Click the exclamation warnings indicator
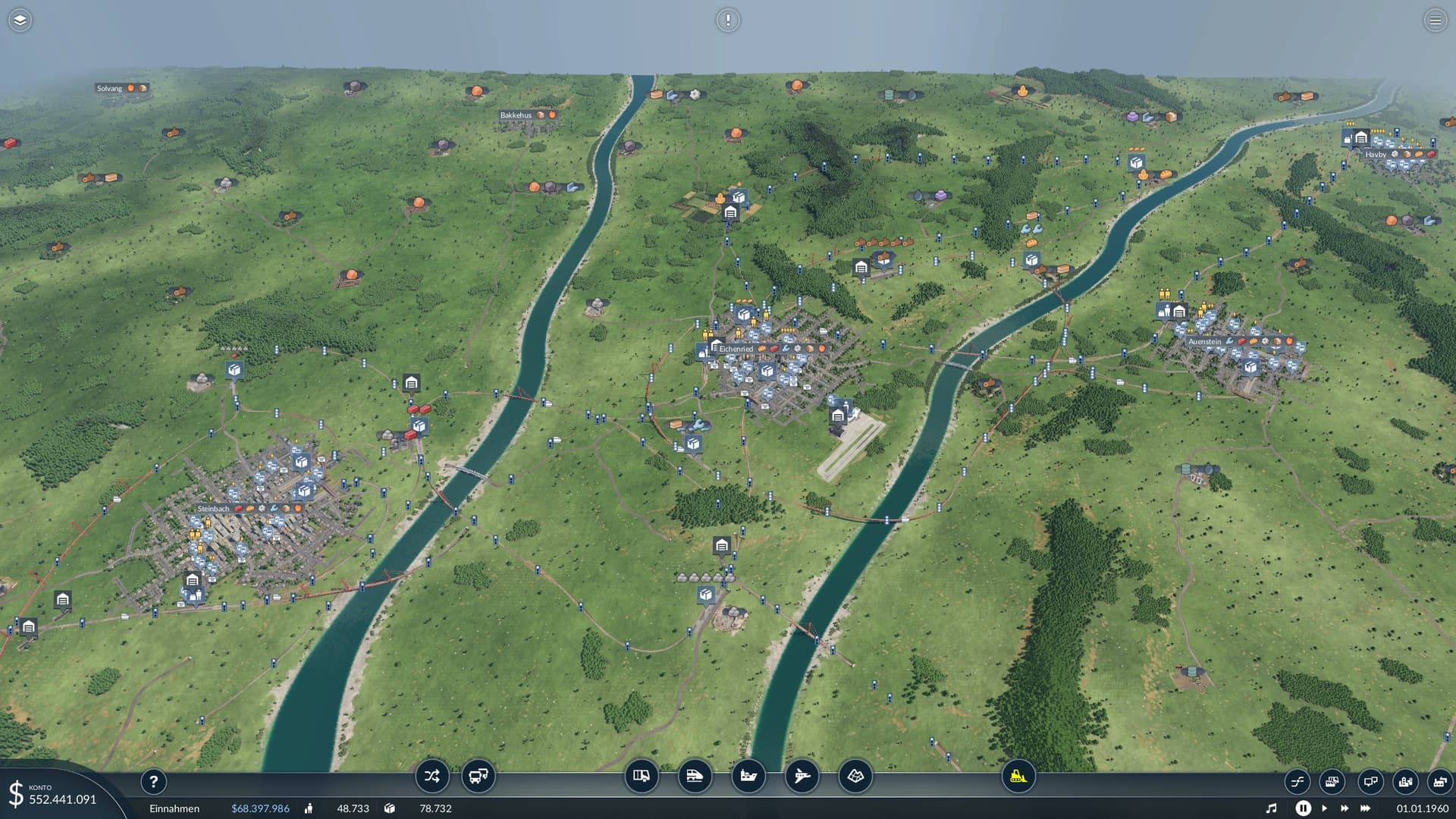Image resolution: width=1456 pixels, height=819 pixels. [x=728, y=20]
